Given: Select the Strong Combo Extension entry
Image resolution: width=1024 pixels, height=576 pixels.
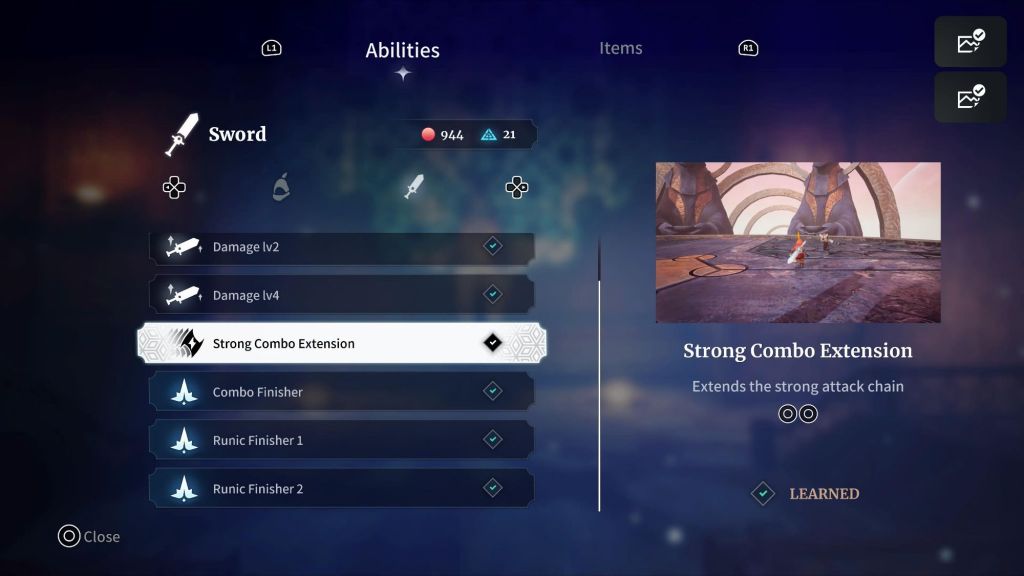Looking at the screenshot, I should [x=341, y=343].
